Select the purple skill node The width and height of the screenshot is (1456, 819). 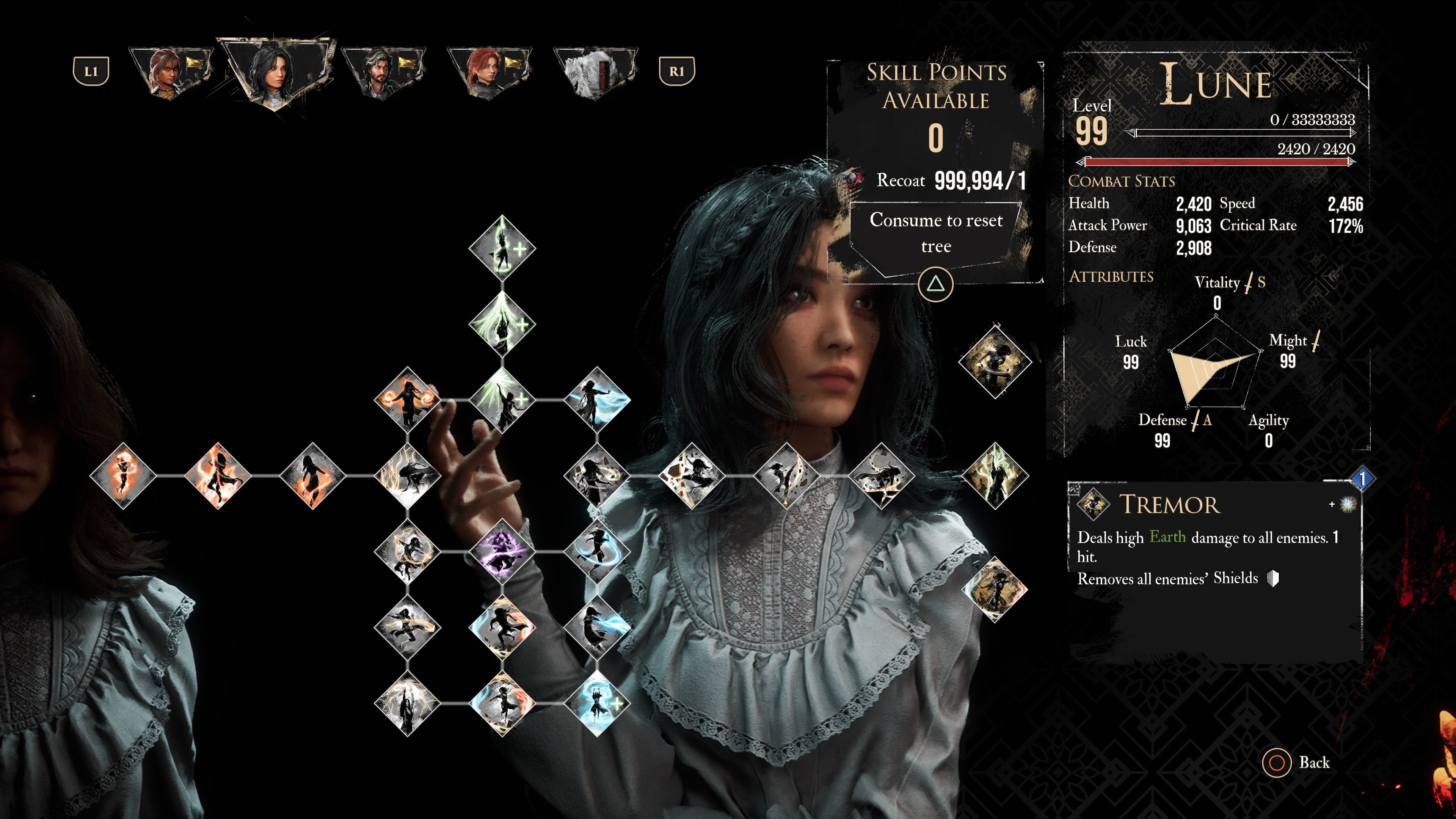coord(501,551)
